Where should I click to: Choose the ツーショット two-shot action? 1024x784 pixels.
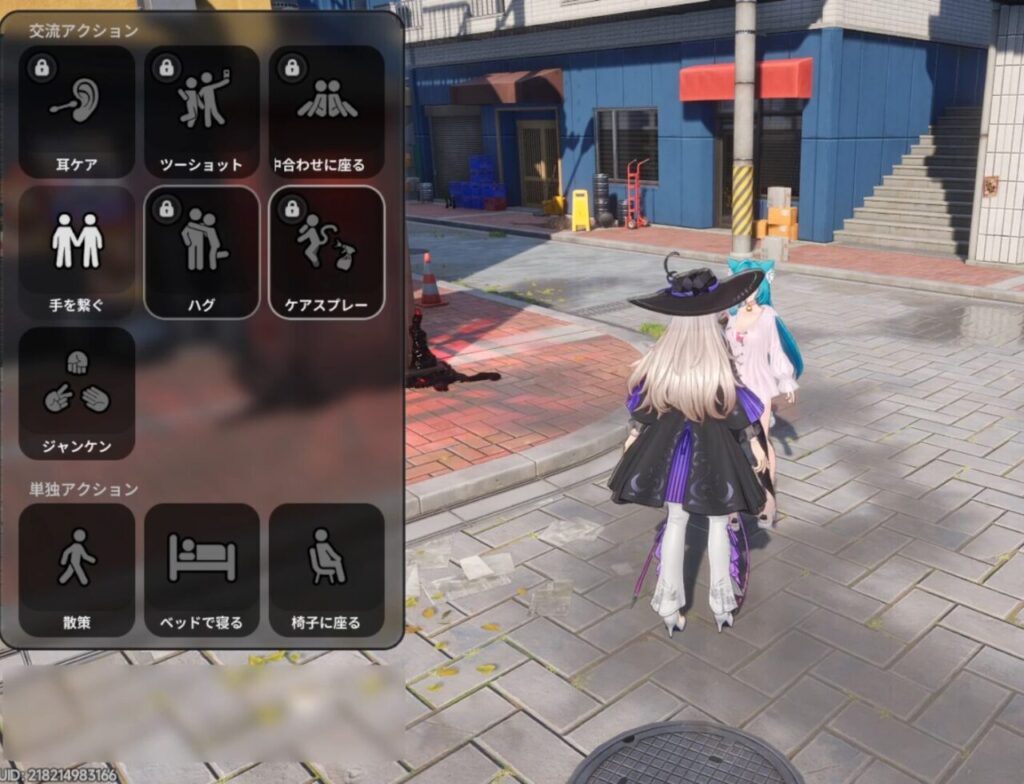(x=202, y=112)
